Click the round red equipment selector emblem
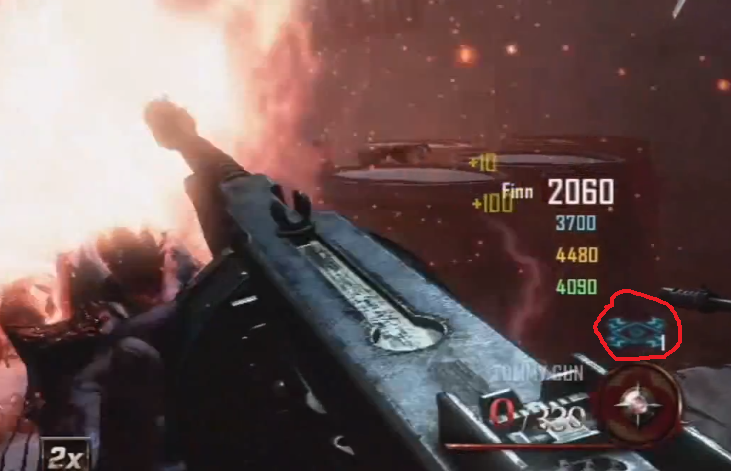The image size is (731, 471). [633, 406]
